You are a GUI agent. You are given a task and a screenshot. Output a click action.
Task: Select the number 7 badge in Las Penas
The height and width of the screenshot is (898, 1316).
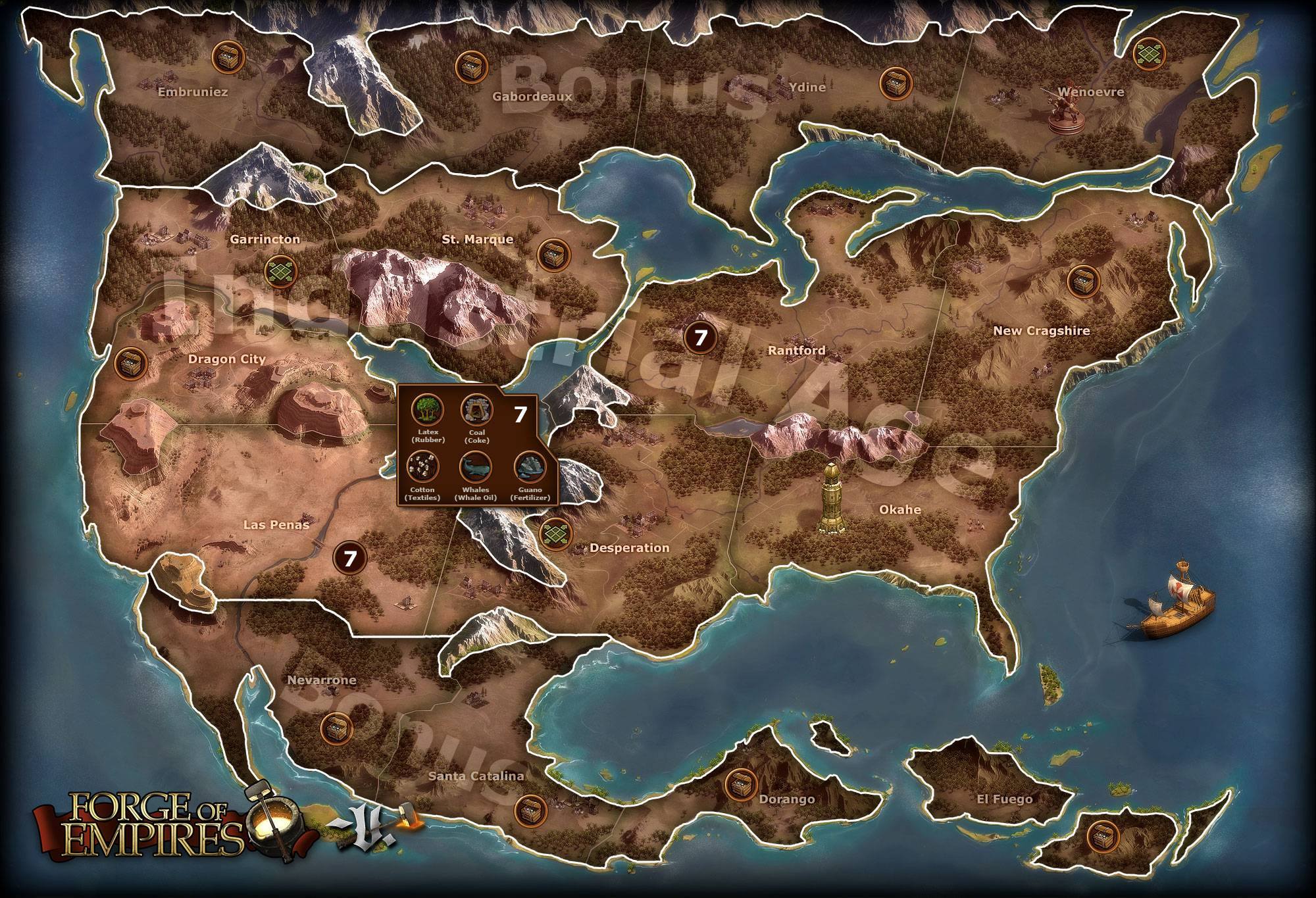pos(349,558)
